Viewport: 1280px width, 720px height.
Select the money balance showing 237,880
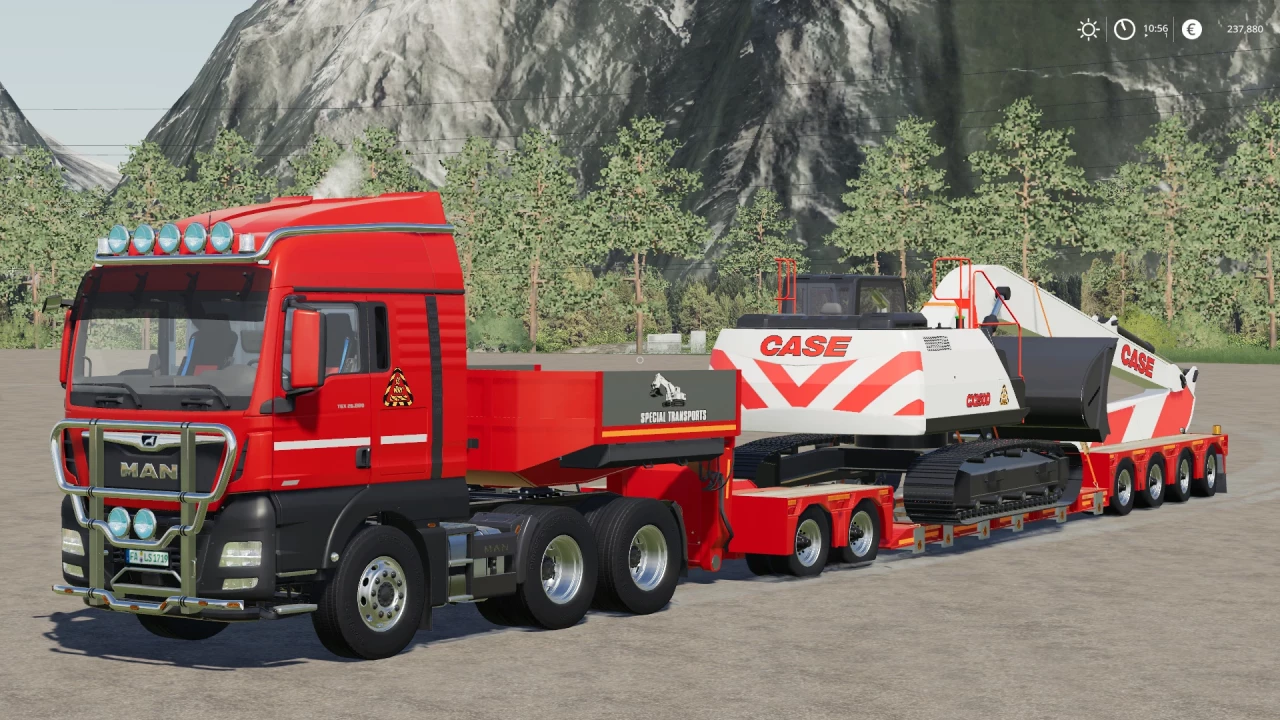(x=1246, y=29)
